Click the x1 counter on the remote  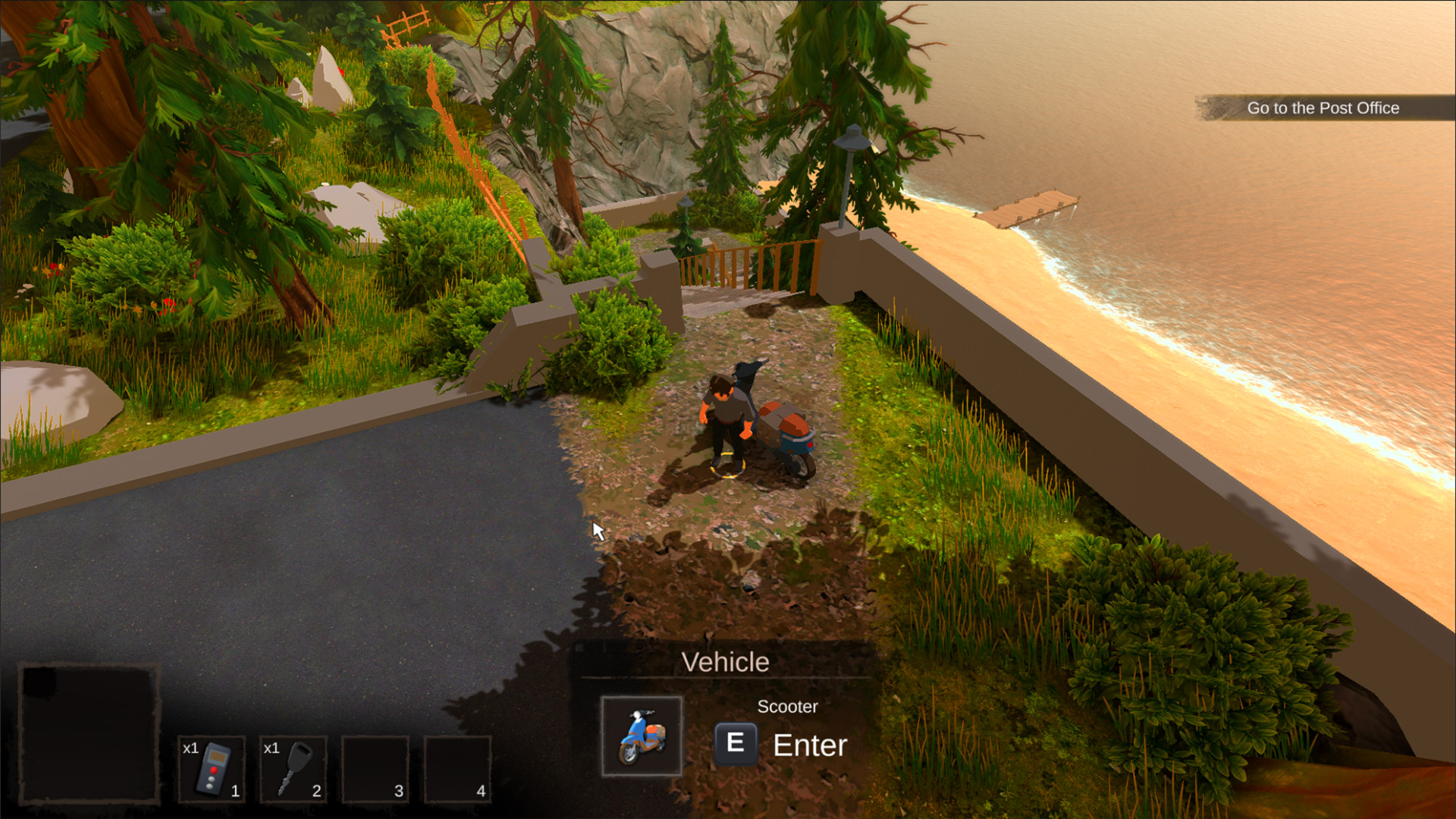coord(190,747)
